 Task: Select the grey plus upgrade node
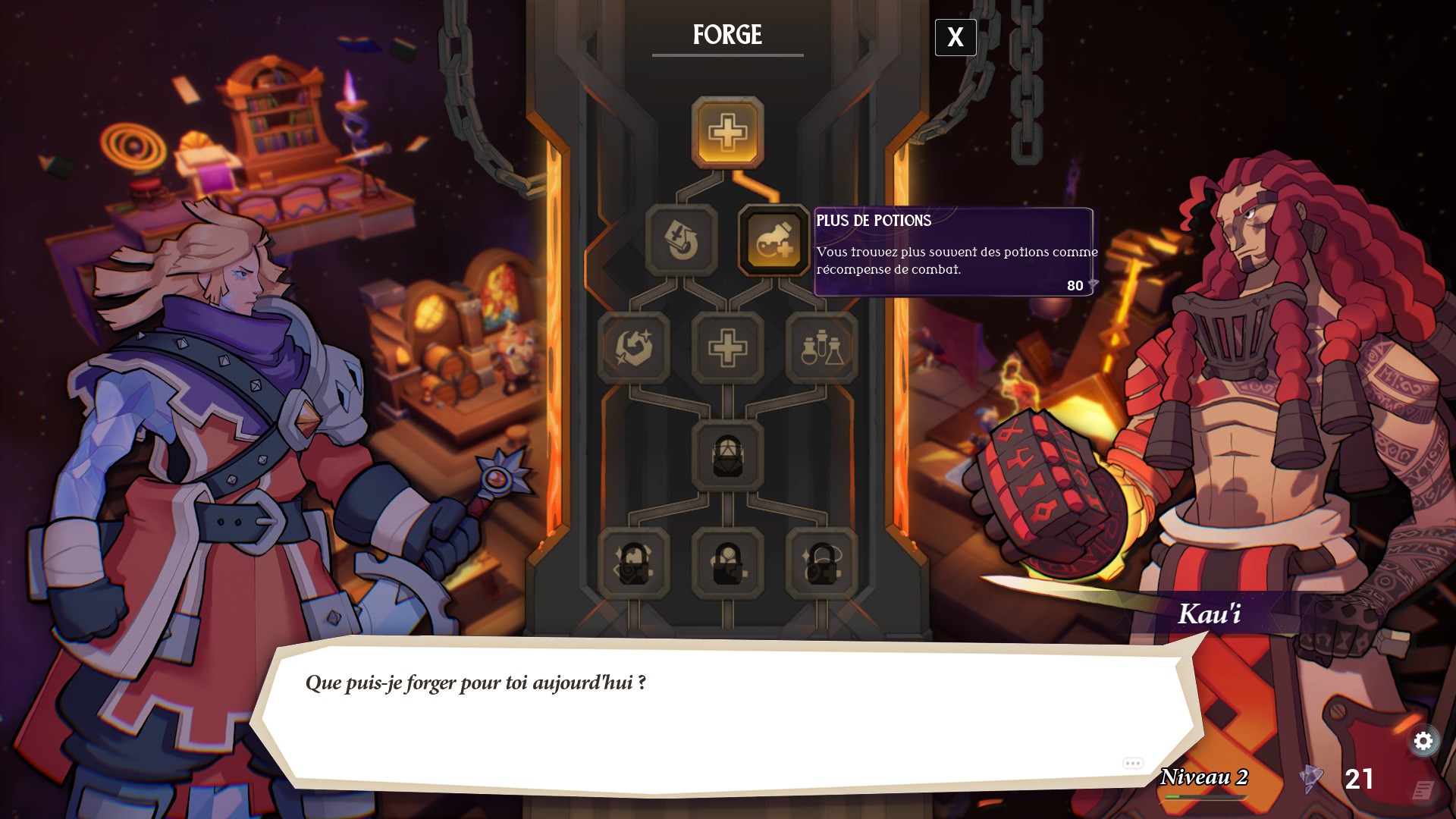click(727, 348)
